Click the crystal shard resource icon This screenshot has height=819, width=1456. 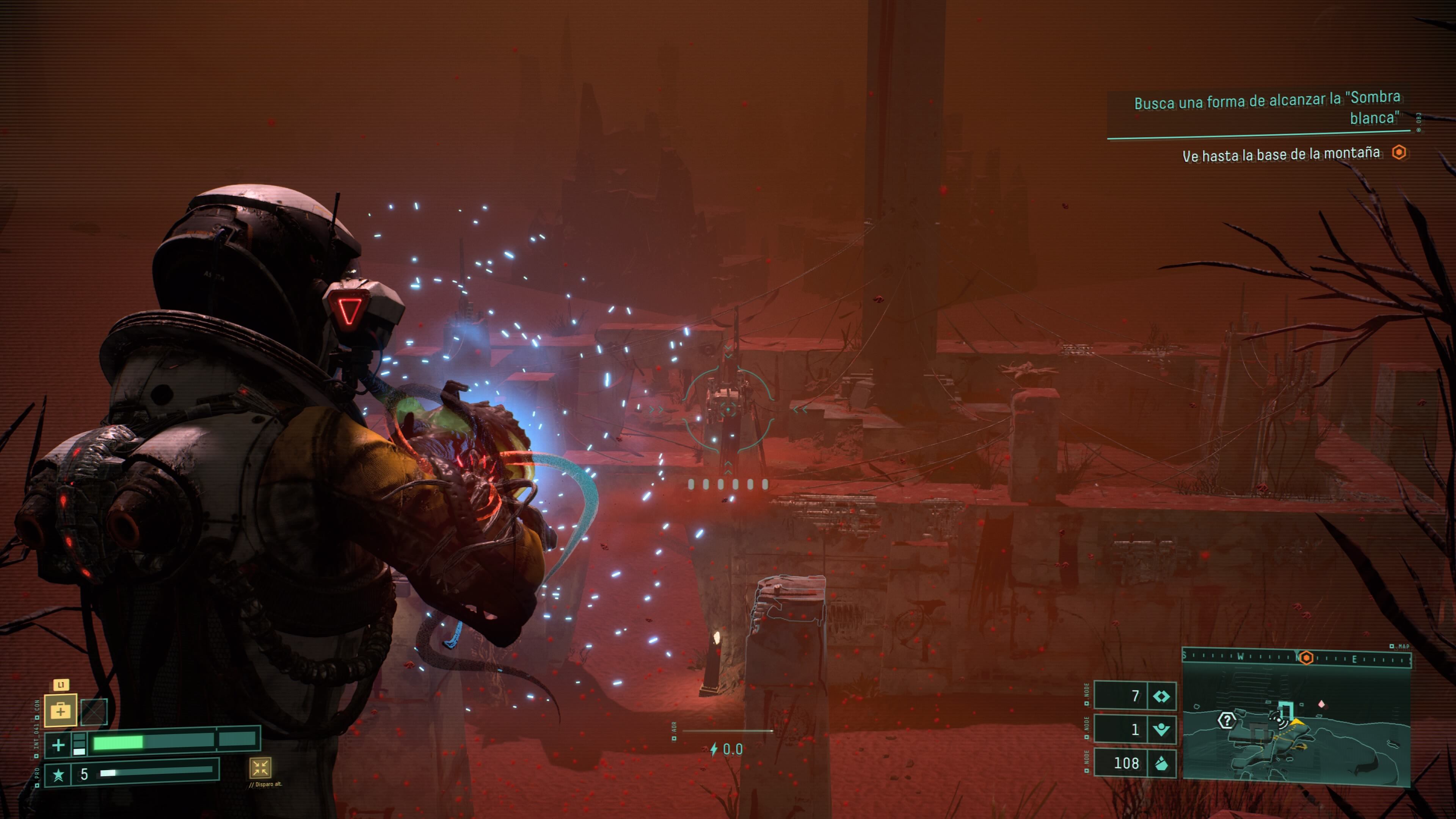click(x=1161, y=764)
